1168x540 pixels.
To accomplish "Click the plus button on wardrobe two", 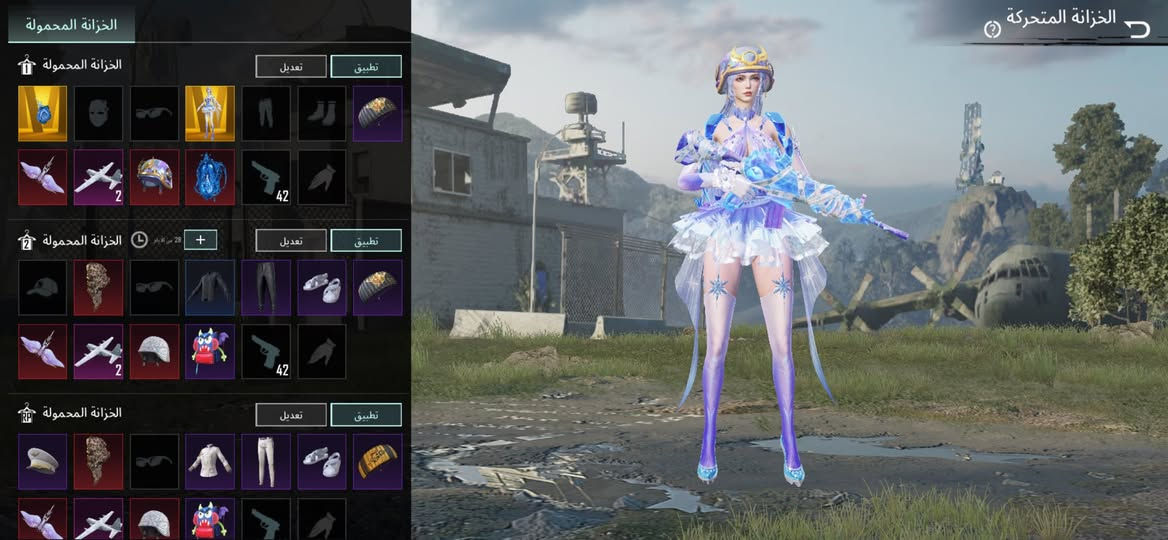I will pyautogui.click(x=200, y=240).
